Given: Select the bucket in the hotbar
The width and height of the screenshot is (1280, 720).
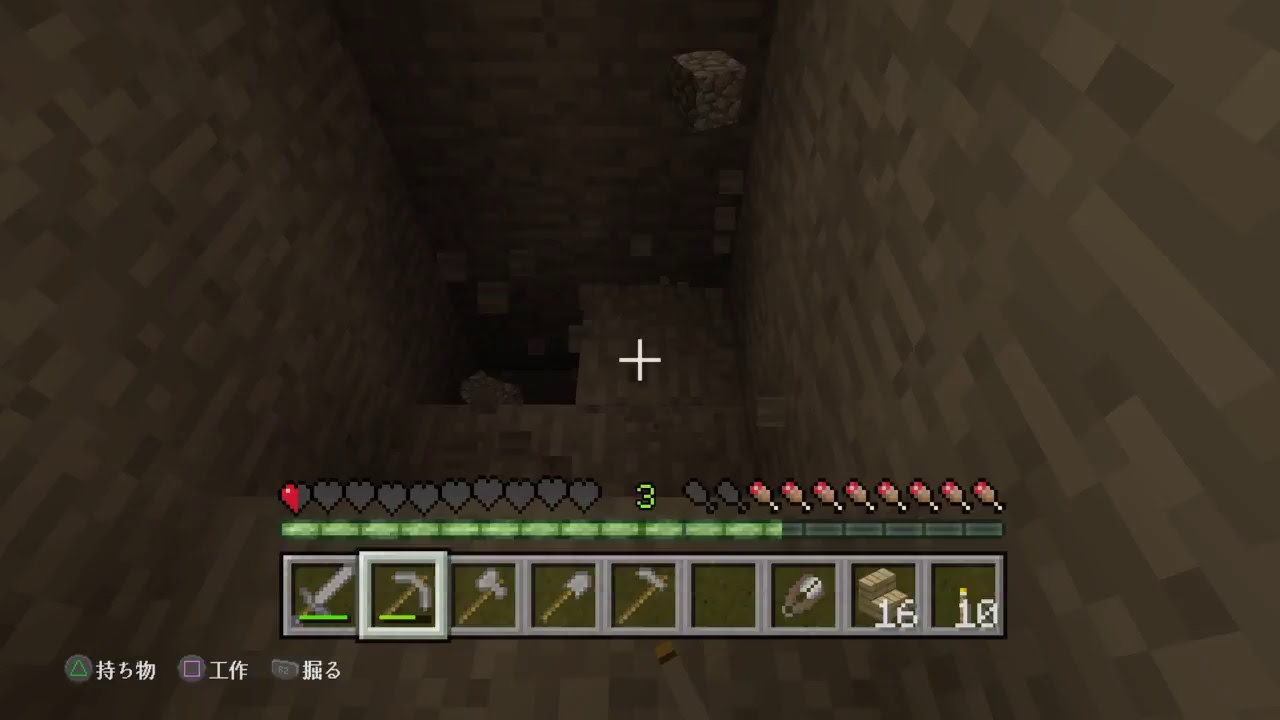Looking at the screenshot, I should point(805,595).
